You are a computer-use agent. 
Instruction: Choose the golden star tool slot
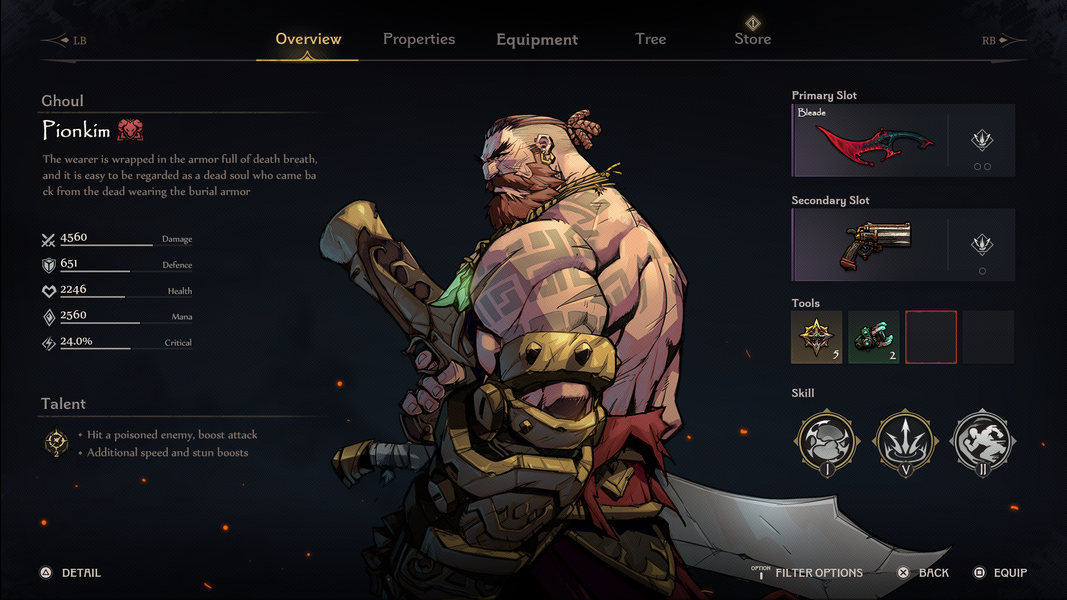tap(817, 336)
